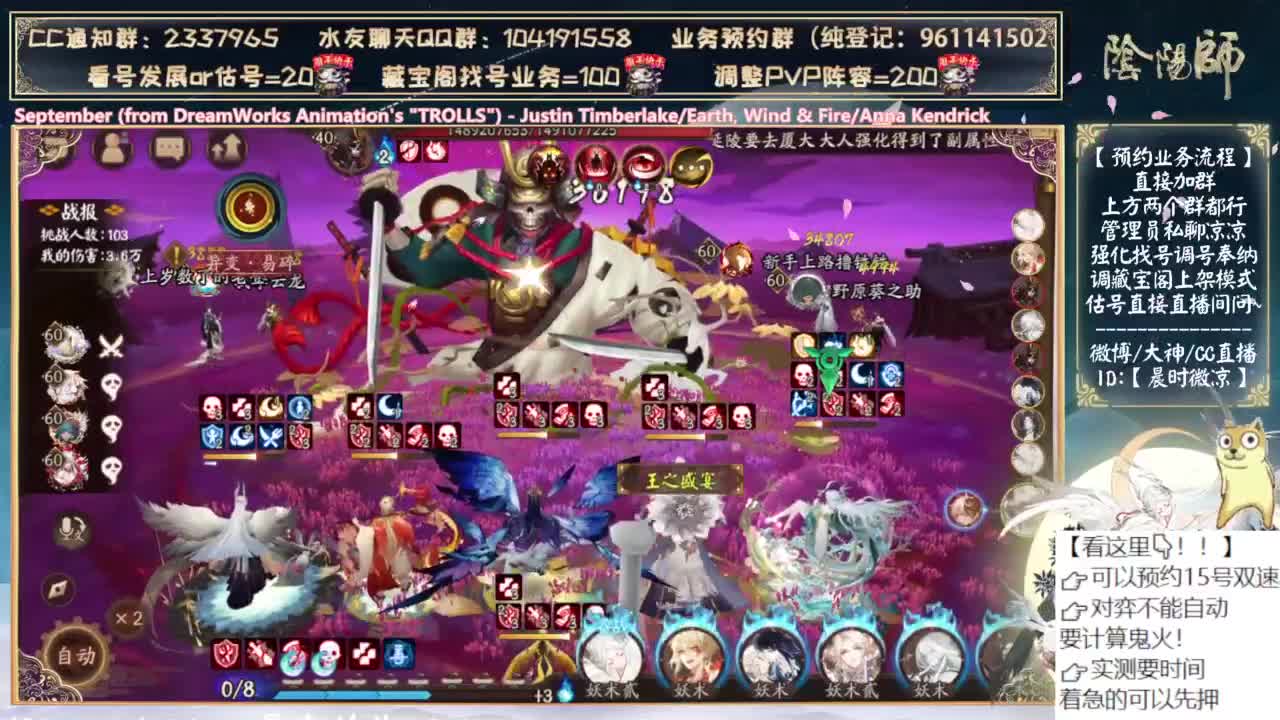
Task: Toggle the ×2 battle speed
Action: coord(127,620)
